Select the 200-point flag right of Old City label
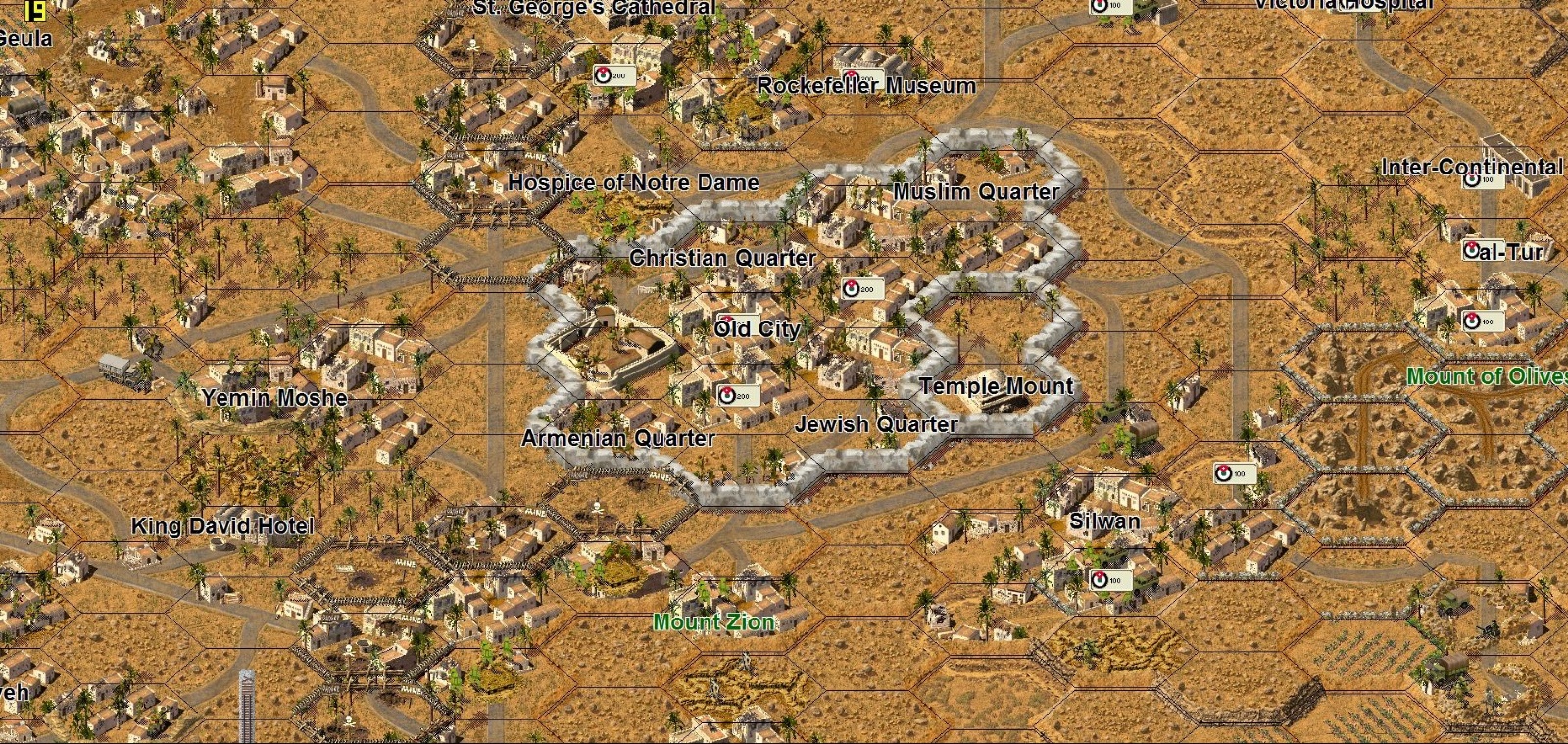 click(x=861, y=289)
